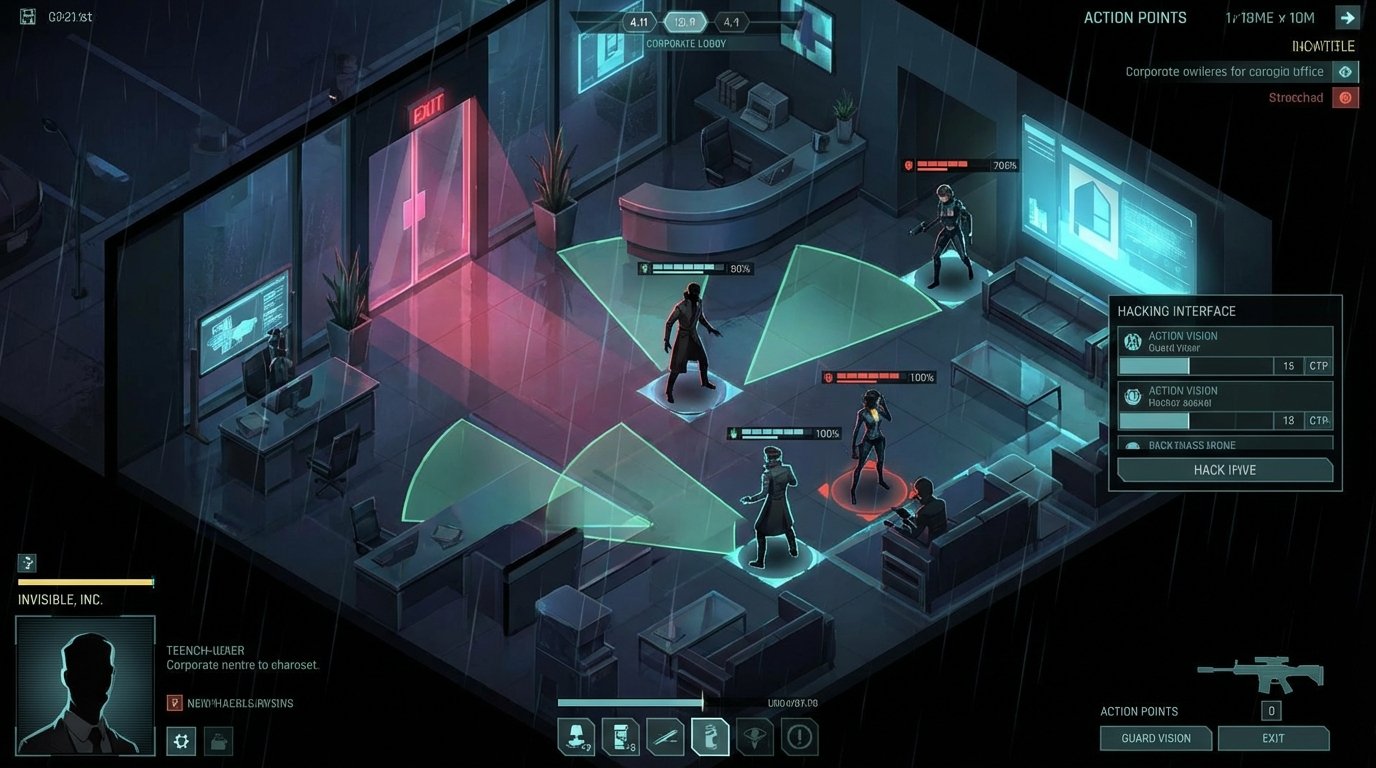1376x768 pixels.
Task: Click the Action Vision guard program icon
Action: coord(1131,341)
